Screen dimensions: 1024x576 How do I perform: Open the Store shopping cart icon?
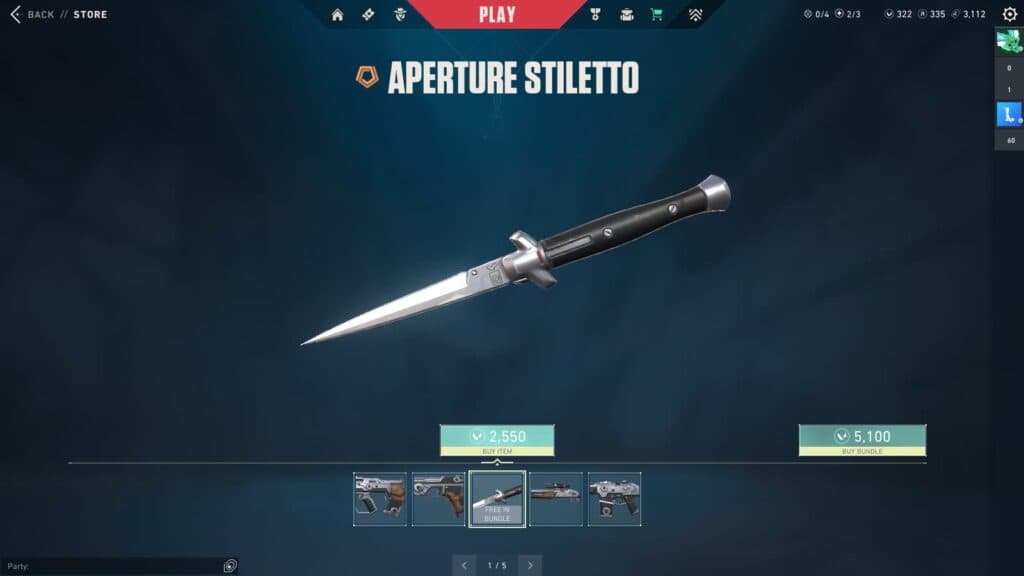[x=657, y=14]
